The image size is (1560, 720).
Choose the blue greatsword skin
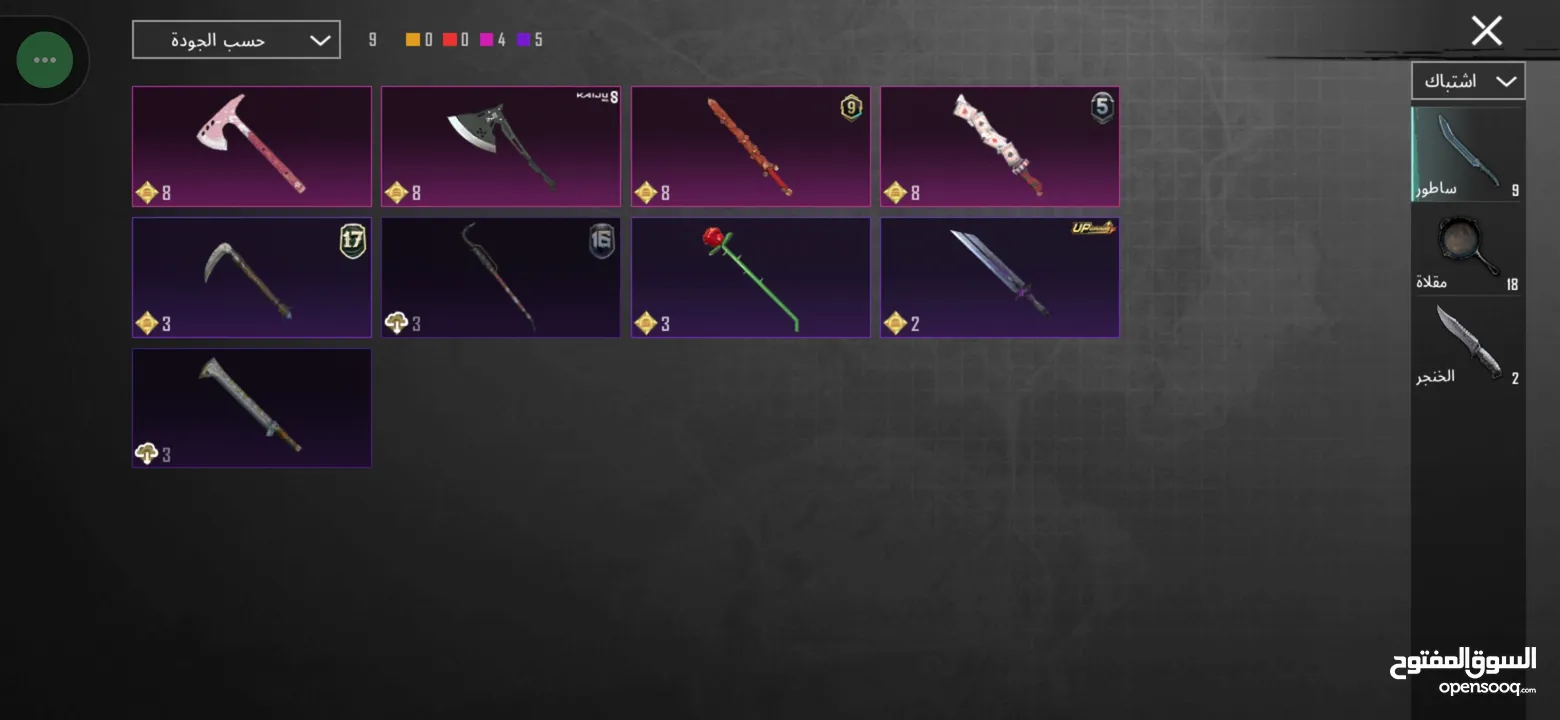click(999, 277)
